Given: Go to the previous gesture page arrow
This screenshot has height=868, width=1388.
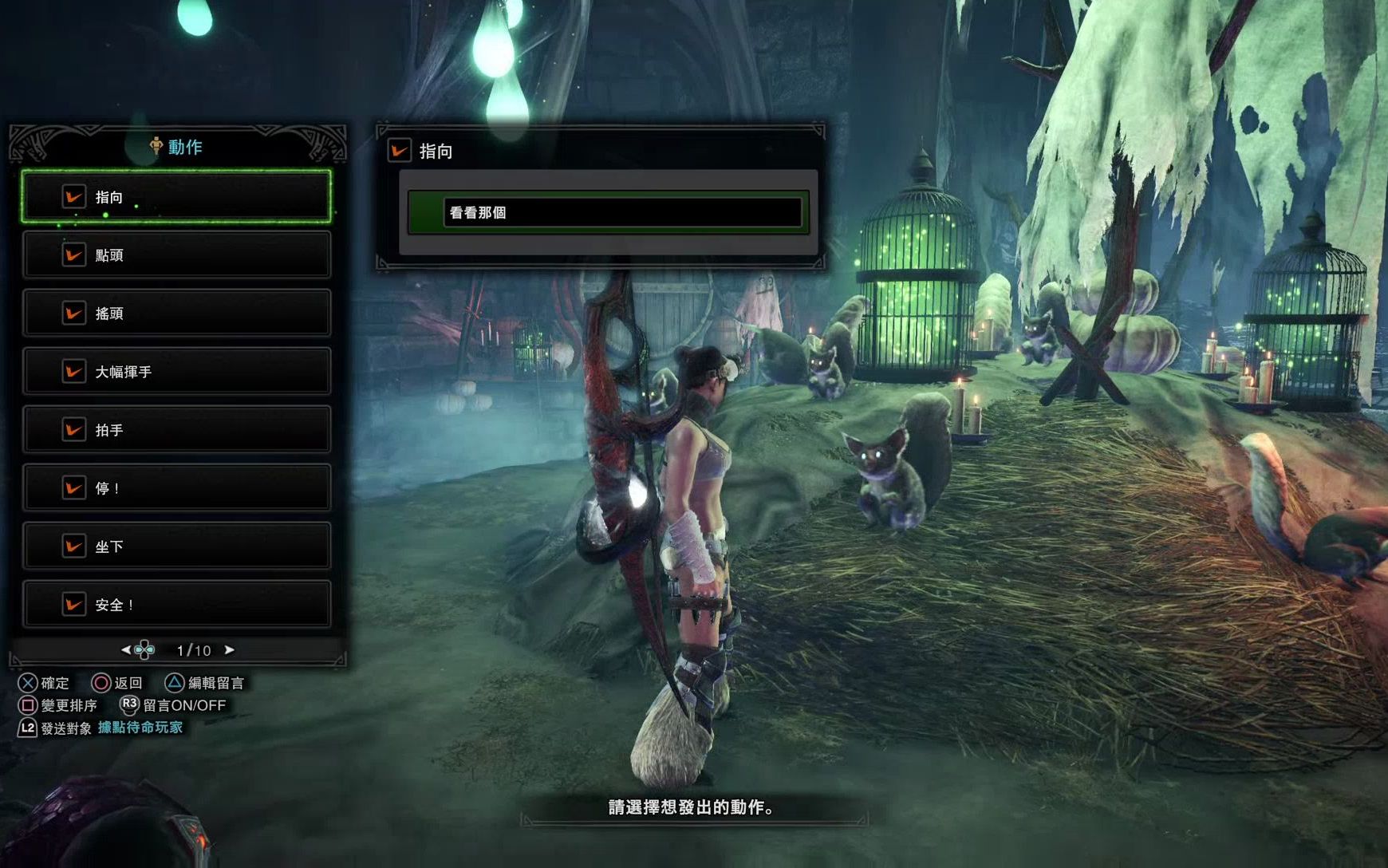Looking at the screenshot, I should pyautogui.click(x=126, y=650).
